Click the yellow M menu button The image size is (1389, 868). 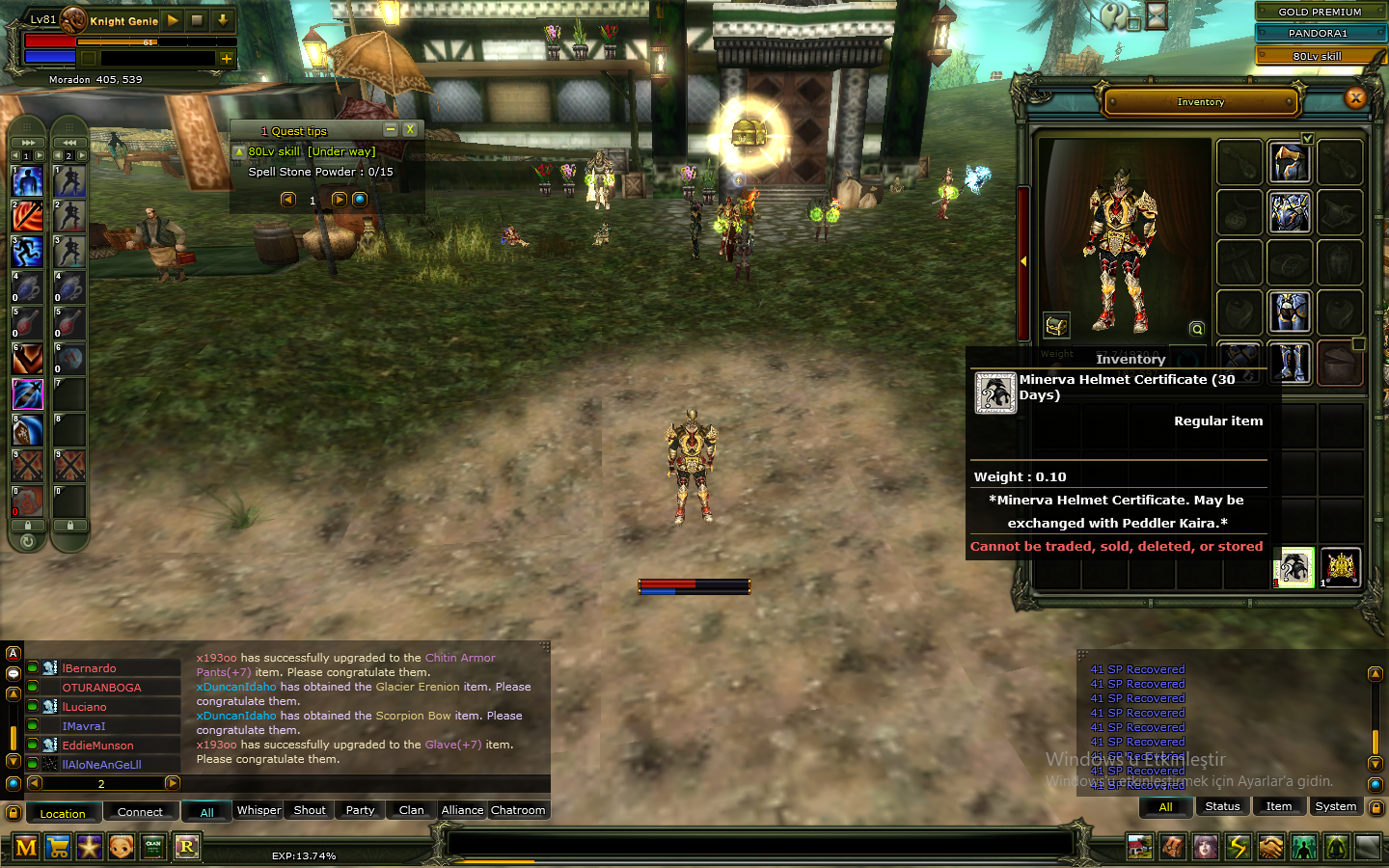coord(26,847)
